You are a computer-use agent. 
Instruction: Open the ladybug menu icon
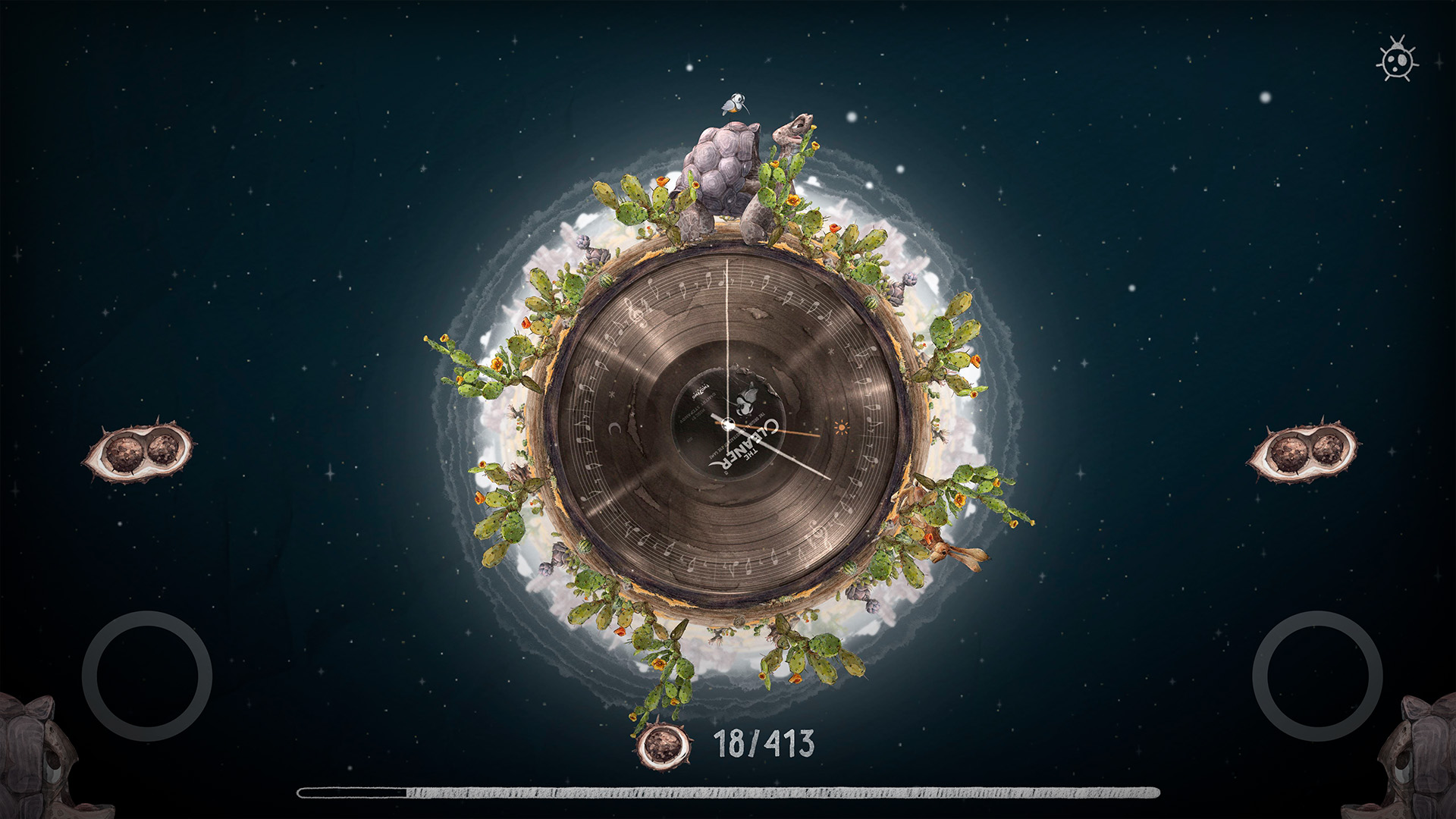point(1397,60)
